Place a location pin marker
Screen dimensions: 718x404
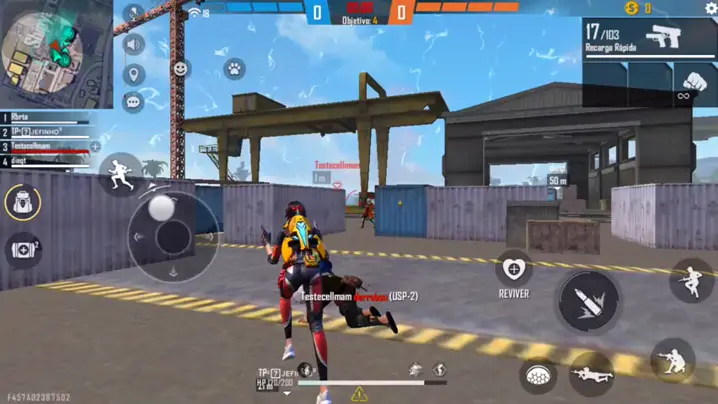click(x=133, y=74)
